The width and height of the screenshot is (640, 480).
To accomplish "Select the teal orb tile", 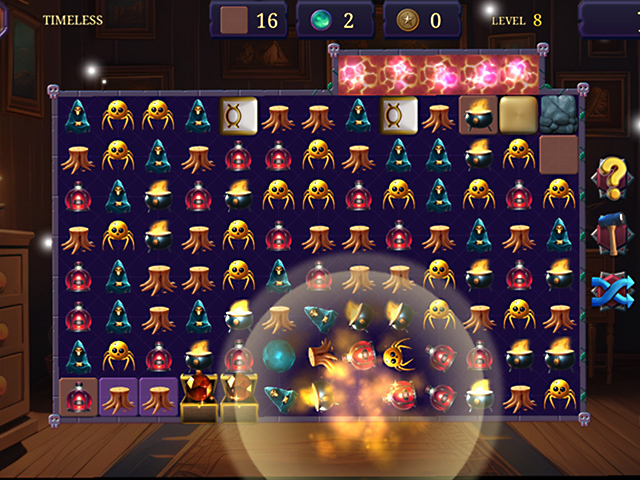I will 278,355.
